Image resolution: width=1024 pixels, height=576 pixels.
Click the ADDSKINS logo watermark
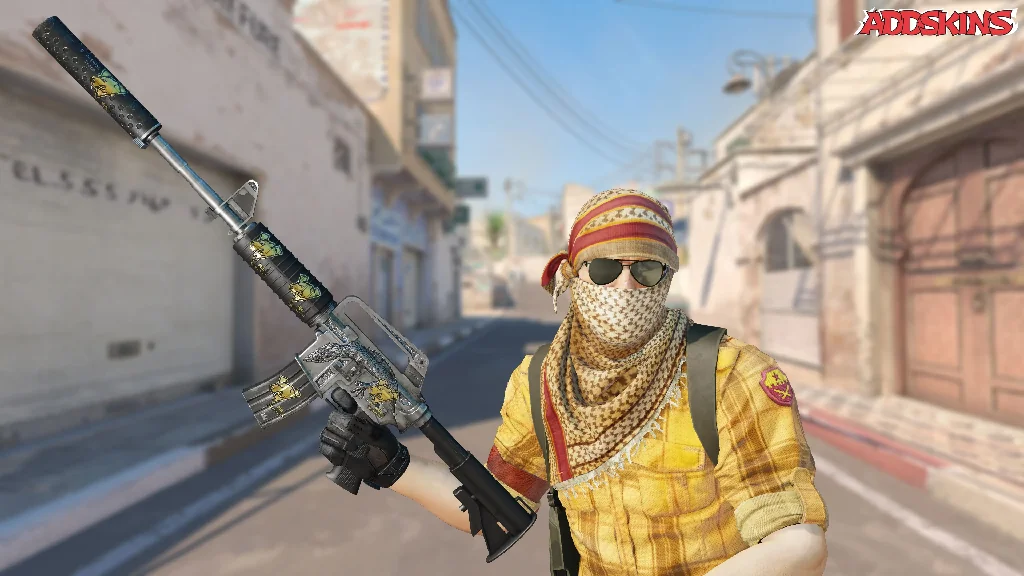coord(937,22)
